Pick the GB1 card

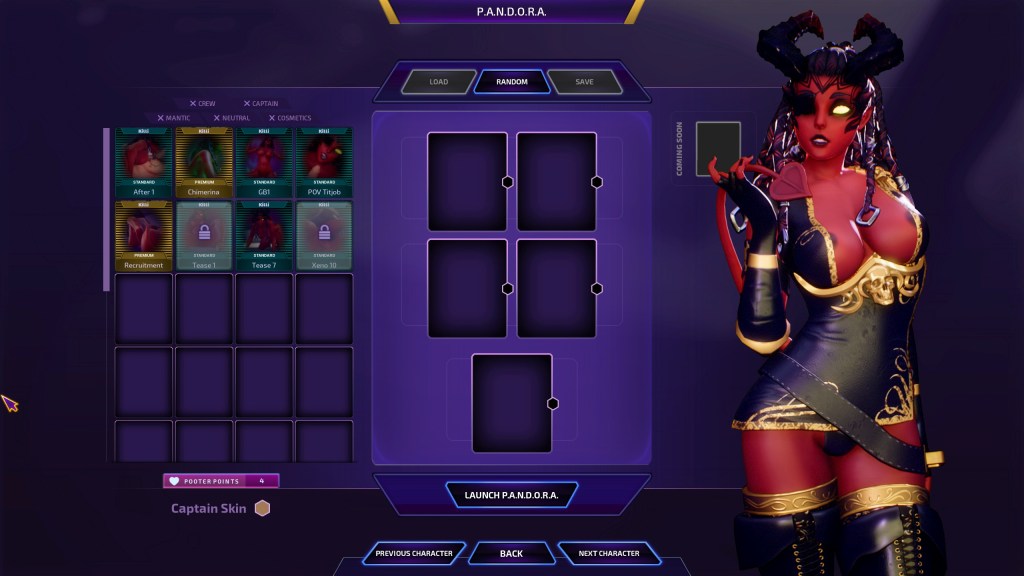tap(264, 162)
